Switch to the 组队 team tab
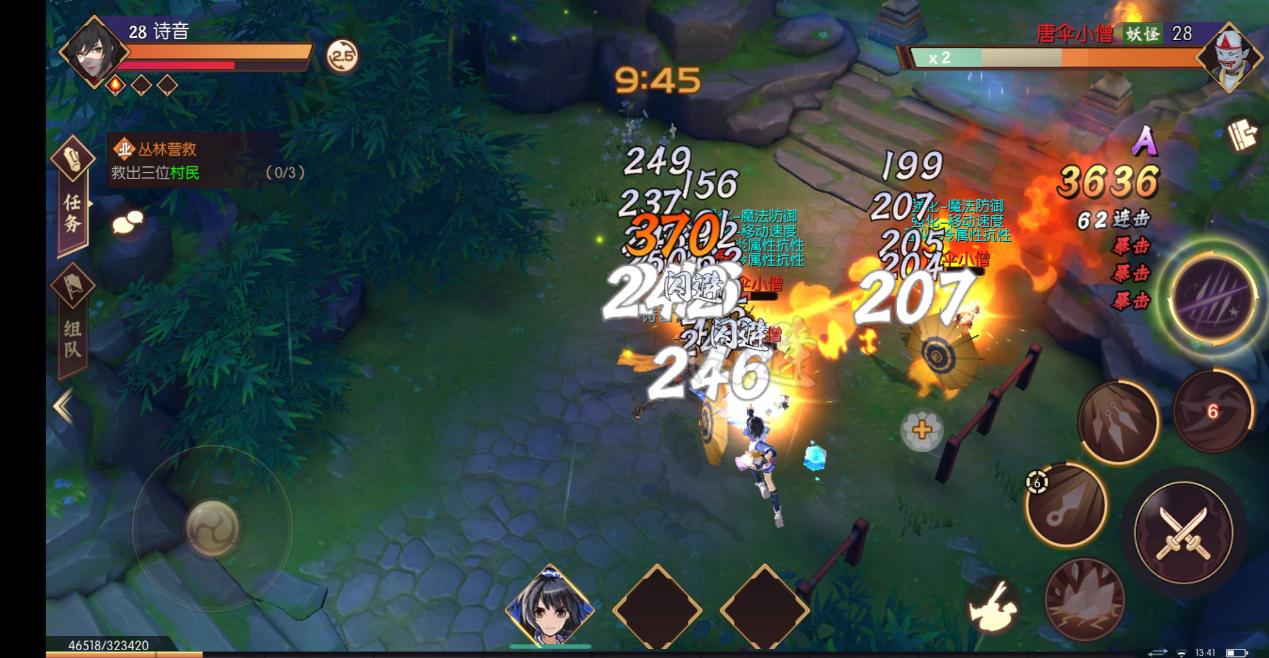Viewport: 1269px width, 658px height. pos(72,323)
